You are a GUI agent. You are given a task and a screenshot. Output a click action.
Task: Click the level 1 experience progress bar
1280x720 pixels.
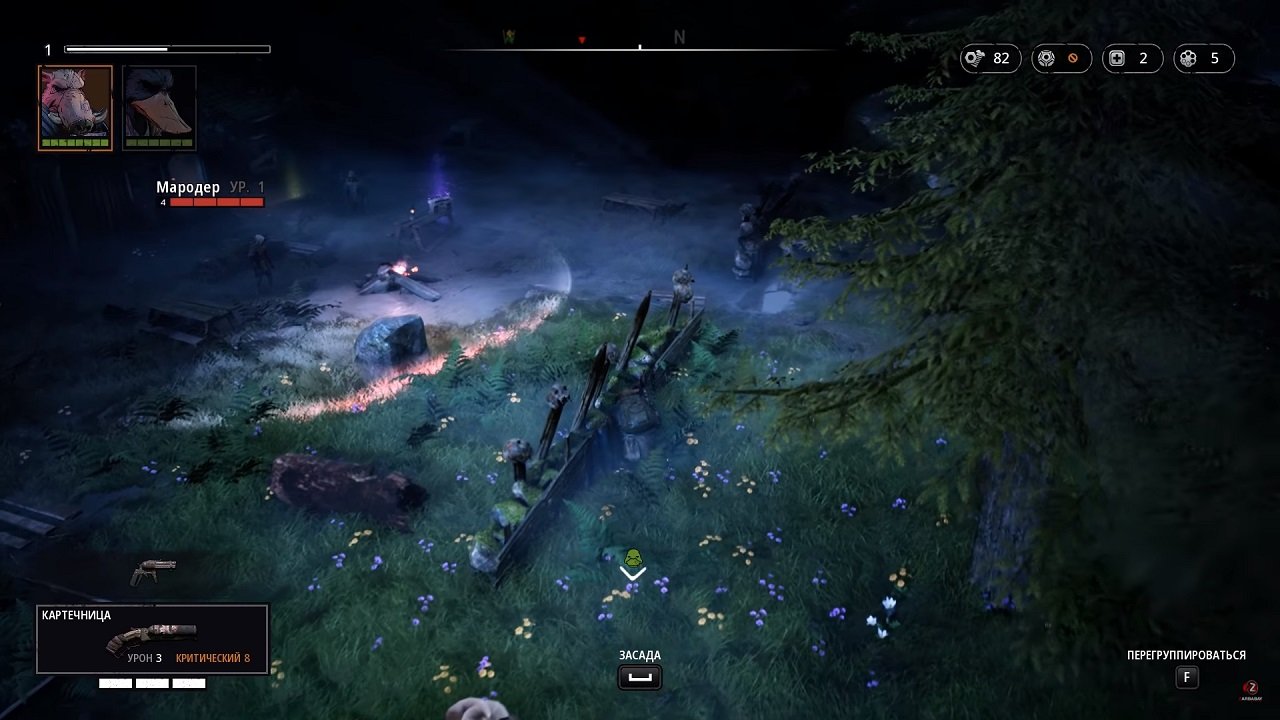pos(166,47)
